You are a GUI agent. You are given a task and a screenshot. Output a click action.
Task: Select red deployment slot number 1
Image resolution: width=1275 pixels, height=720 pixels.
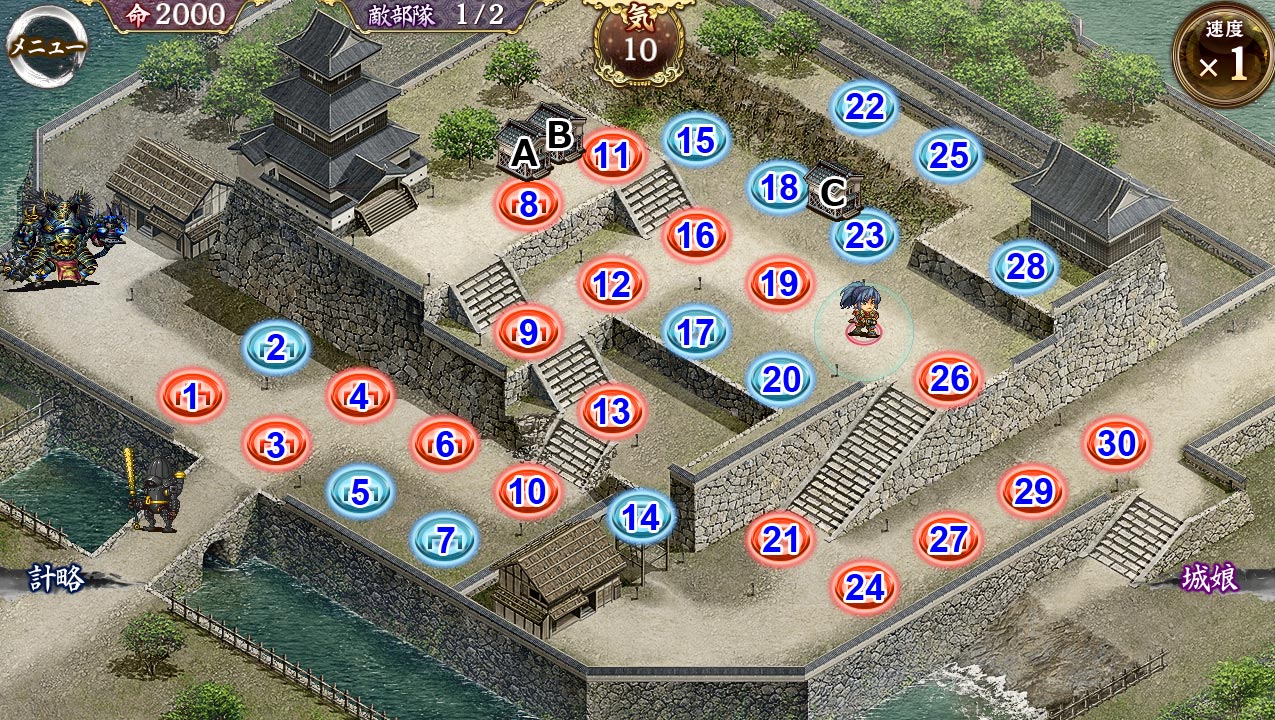tap(191, 397)
